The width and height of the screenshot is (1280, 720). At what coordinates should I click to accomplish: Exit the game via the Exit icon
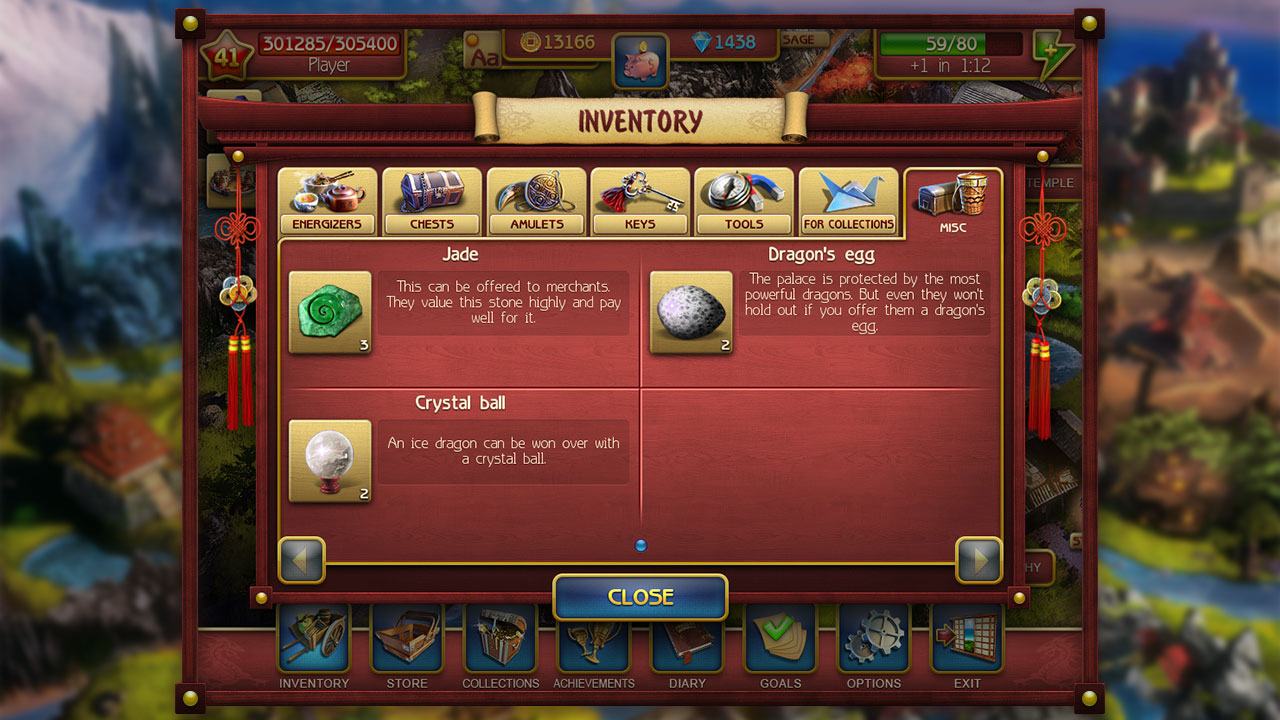coord(966,642)
